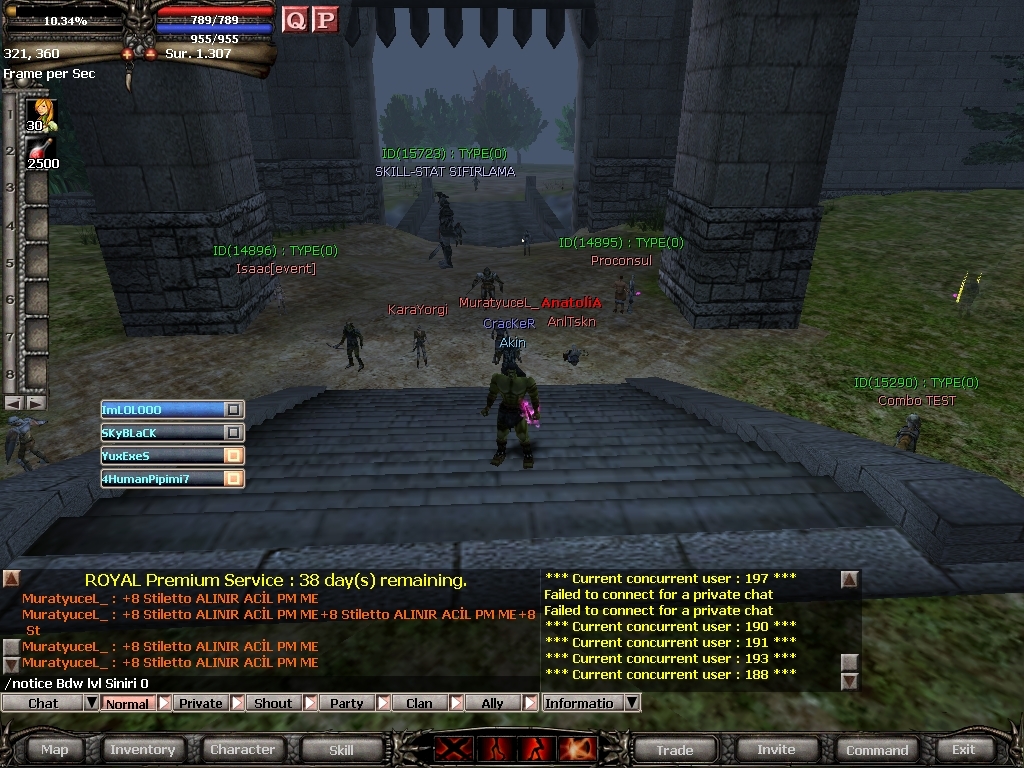Click the P button beside the health bar
This screenshot has height=768, width=1024.
(x=325, y=19)
